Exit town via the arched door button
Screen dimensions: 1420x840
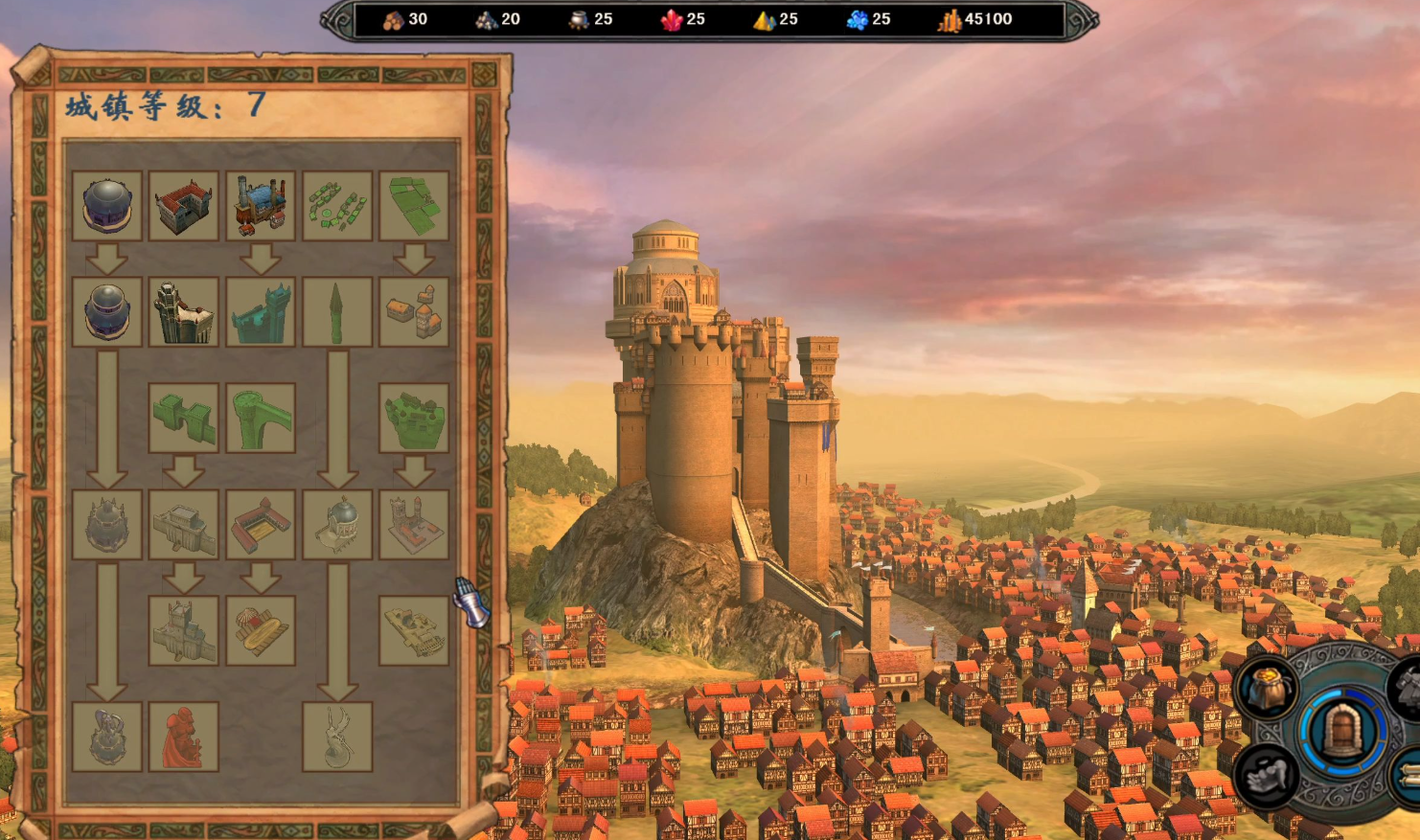[1343, 731]
